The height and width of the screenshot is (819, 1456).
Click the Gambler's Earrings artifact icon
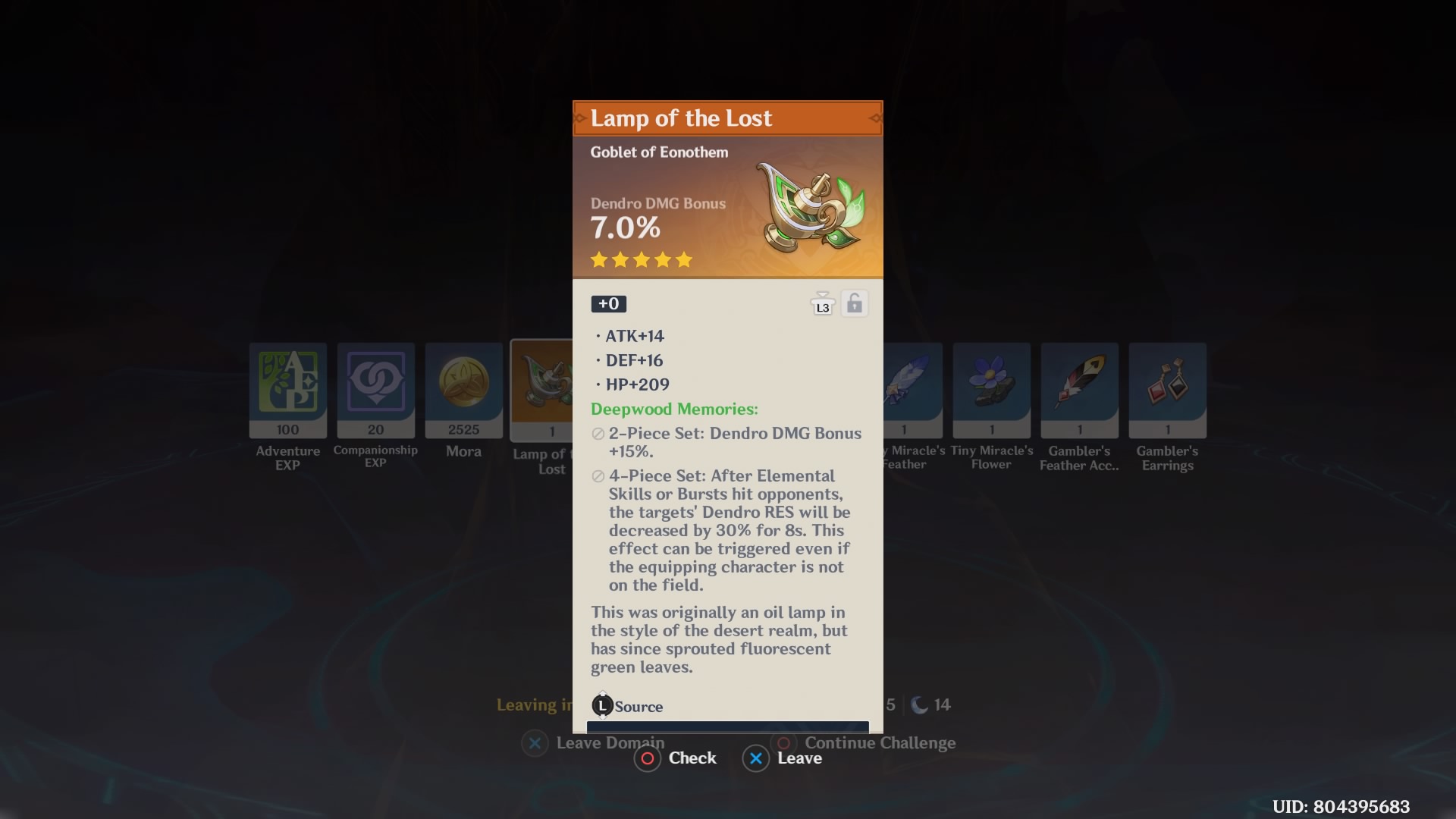click(1167, 388)
